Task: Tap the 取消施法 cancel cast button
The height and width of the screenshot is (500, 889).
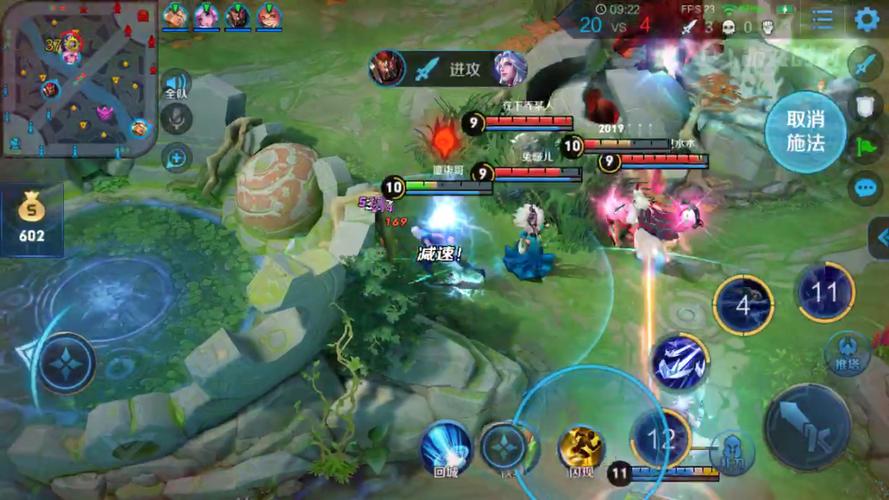Action: pos(805,133)
